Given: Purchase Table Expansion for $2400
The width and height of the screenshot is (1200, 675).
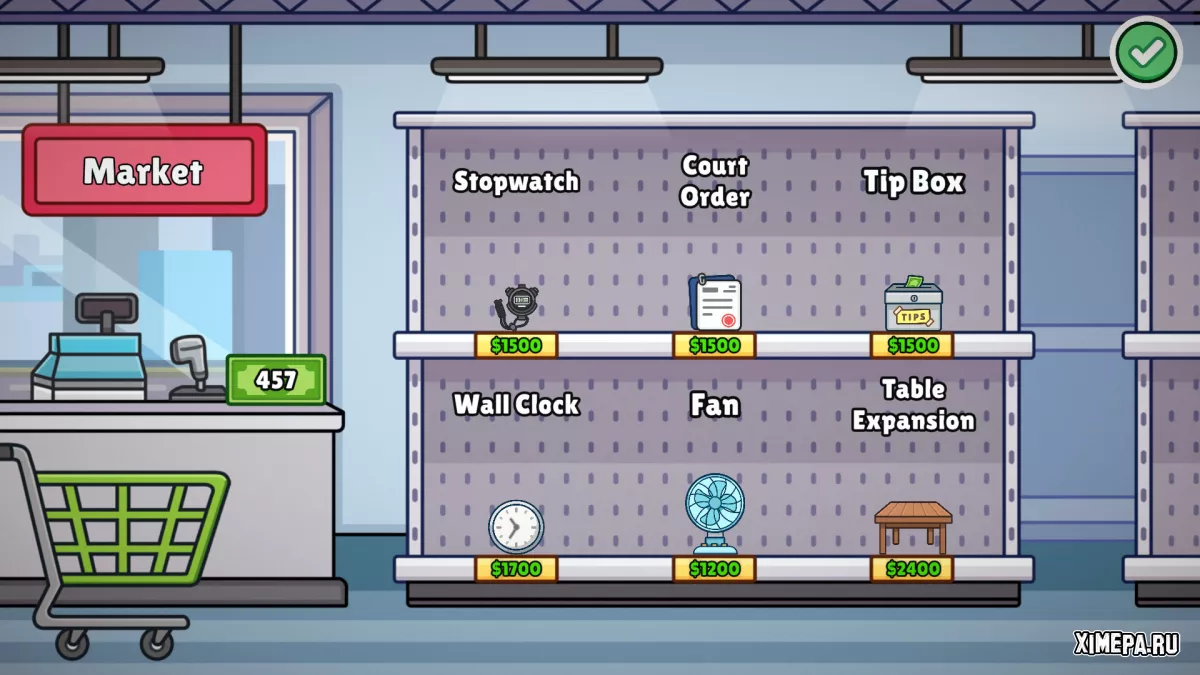Looking at the screenshot, I should [x=912, y=569].
